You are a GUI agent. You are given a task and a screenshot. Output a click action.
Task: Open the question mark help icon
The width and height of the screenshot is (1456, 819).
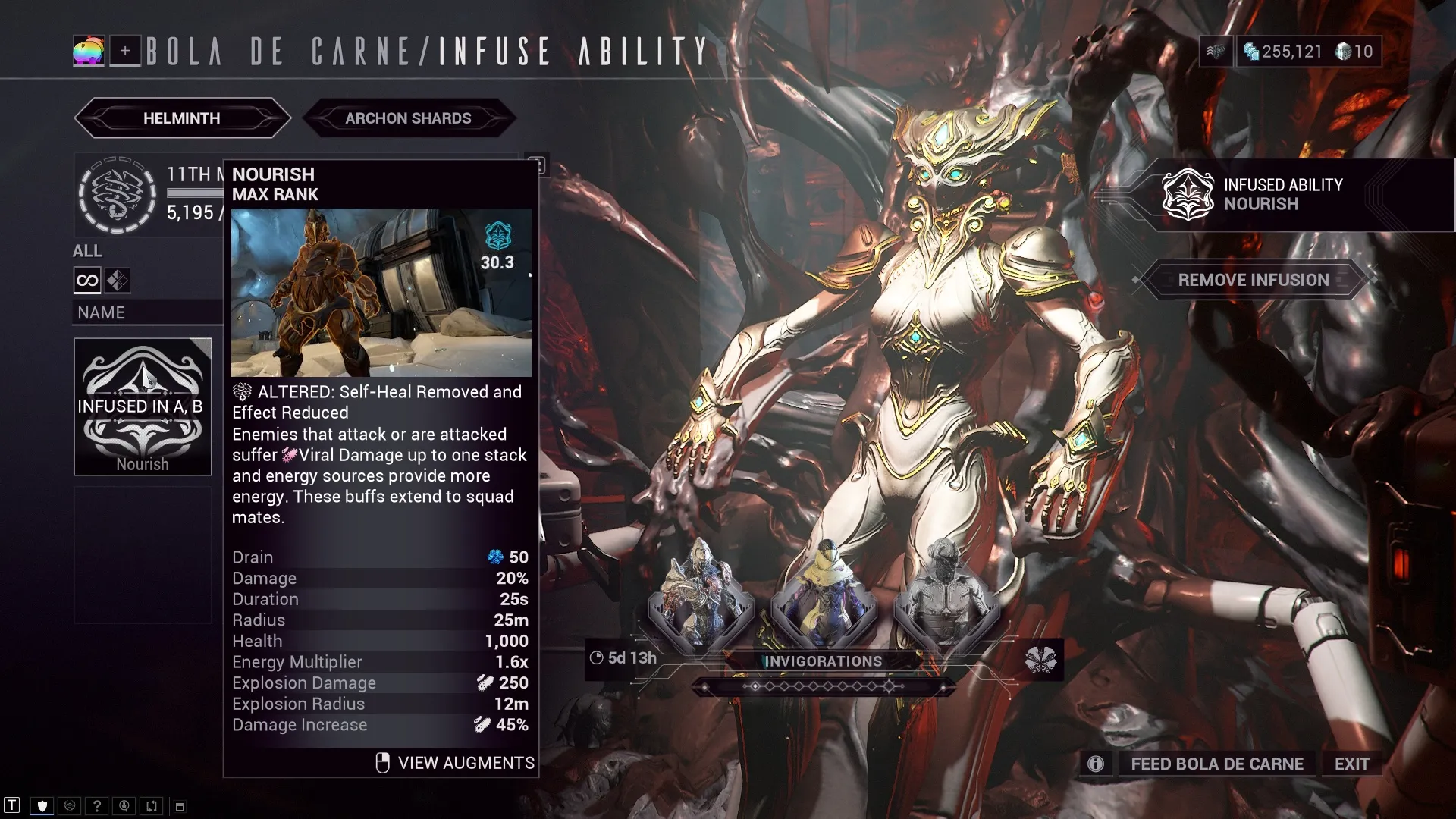click(x=97, y=806)
